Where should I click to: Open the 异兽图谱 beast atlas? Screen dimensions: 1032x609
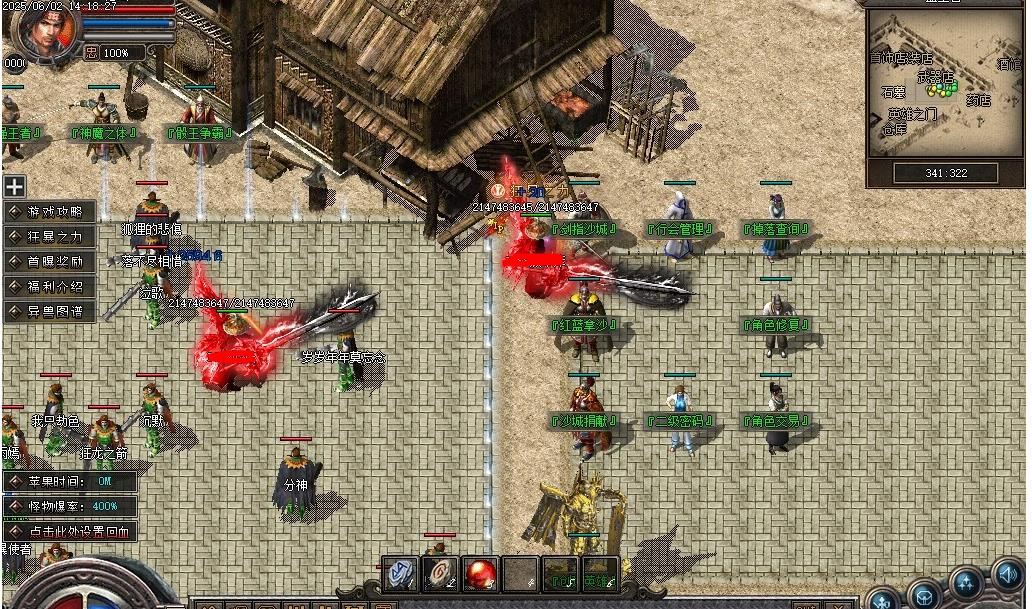click(x=51, y=312)
